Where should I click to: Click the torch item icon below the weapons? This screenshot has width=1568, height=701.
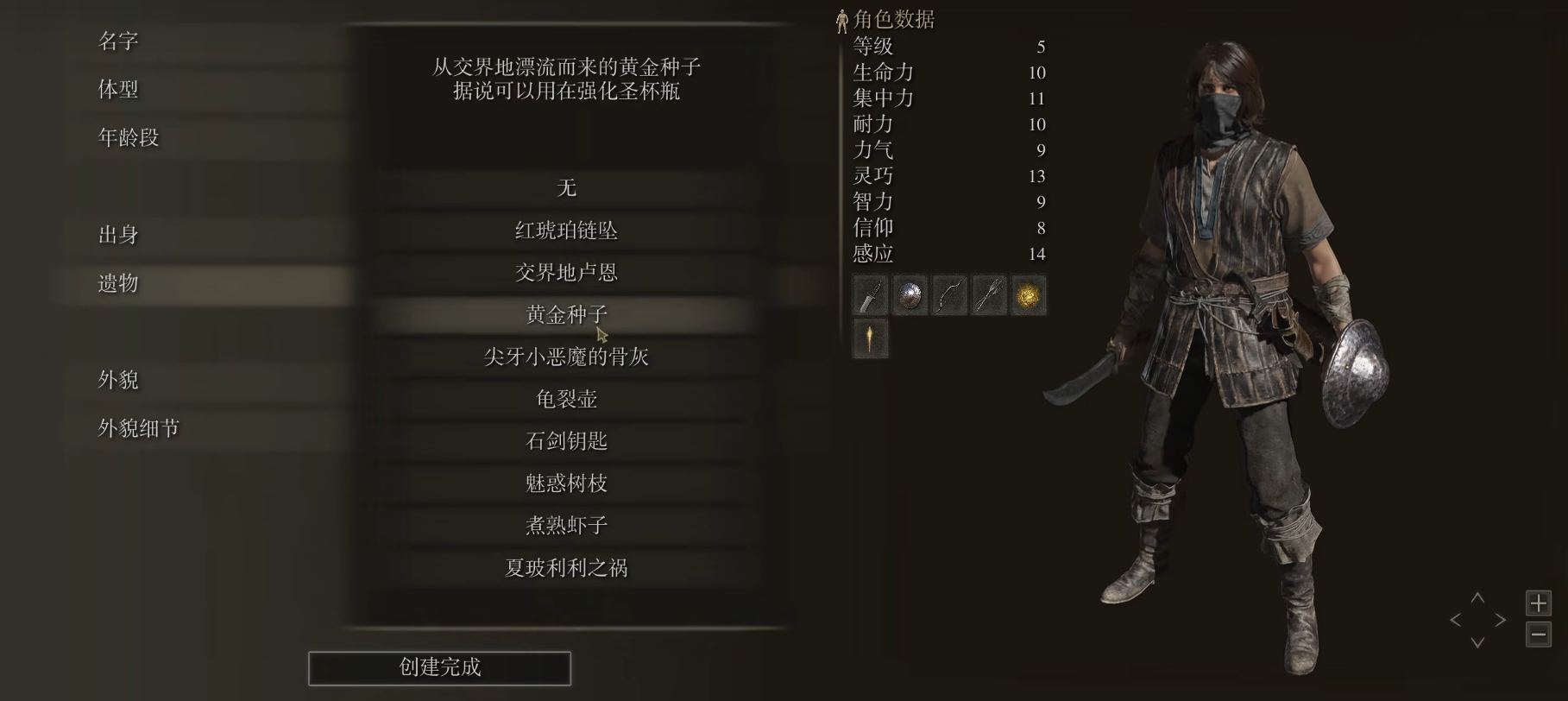[x=870, y=338]
